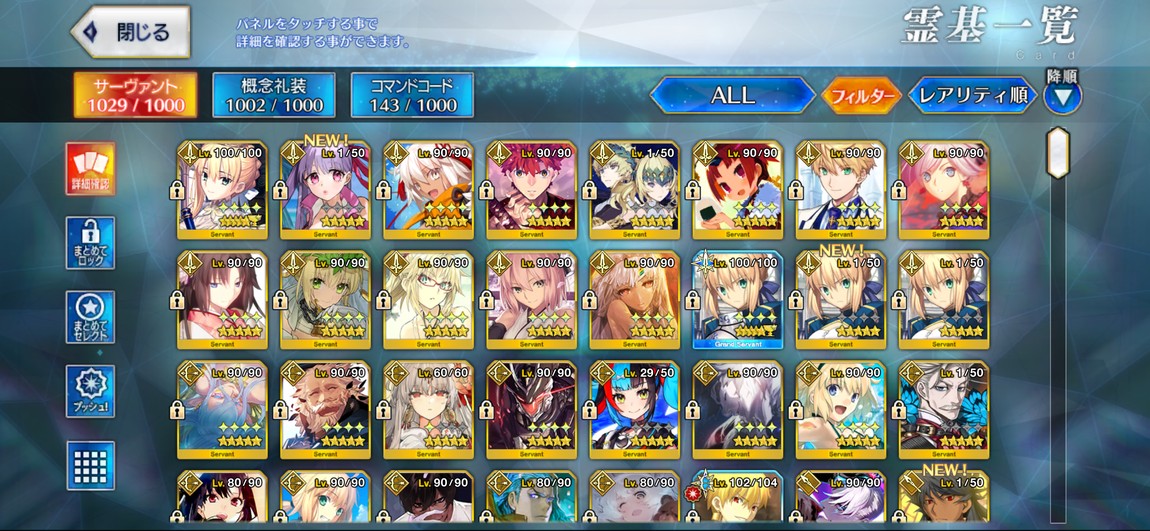Activate the 詳細確認 mode icon

click(x=91, y=169)
